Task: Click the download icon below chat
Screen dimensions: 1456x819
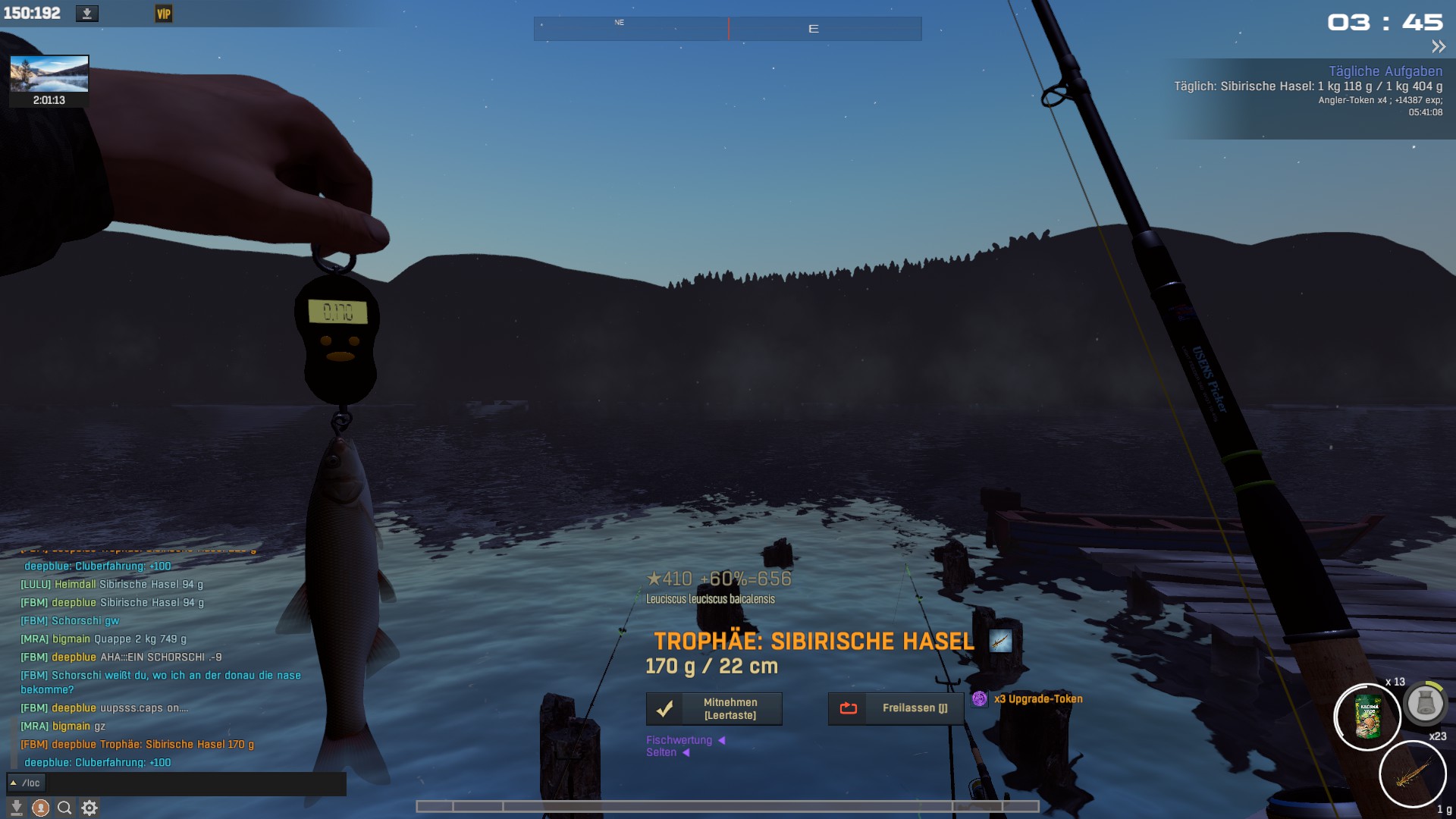Action: pyautogui.click(x=17, y=808)
